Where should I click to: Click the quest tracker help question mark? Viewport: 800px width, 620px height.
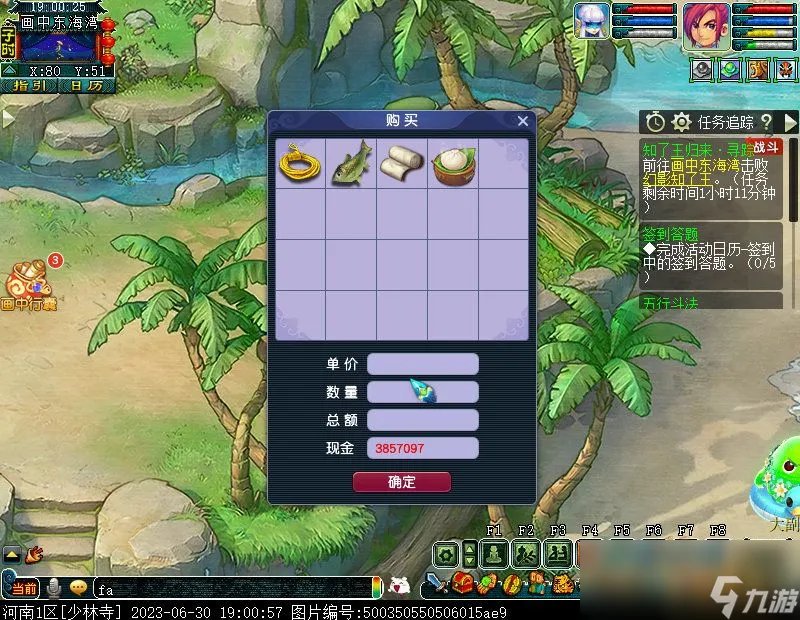[x=766, y=122]
